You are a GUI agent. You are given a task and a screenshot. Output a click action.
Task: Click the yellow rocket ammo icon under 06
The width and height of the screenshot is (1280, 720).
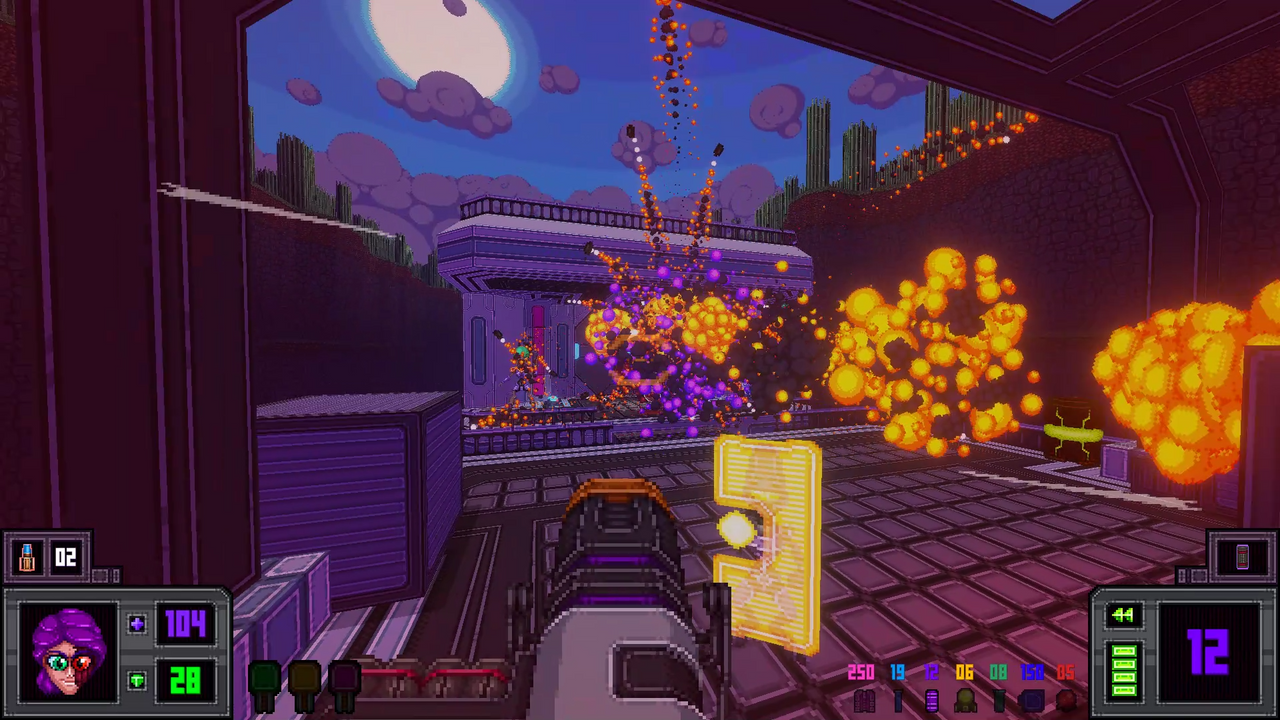point(963,700)
